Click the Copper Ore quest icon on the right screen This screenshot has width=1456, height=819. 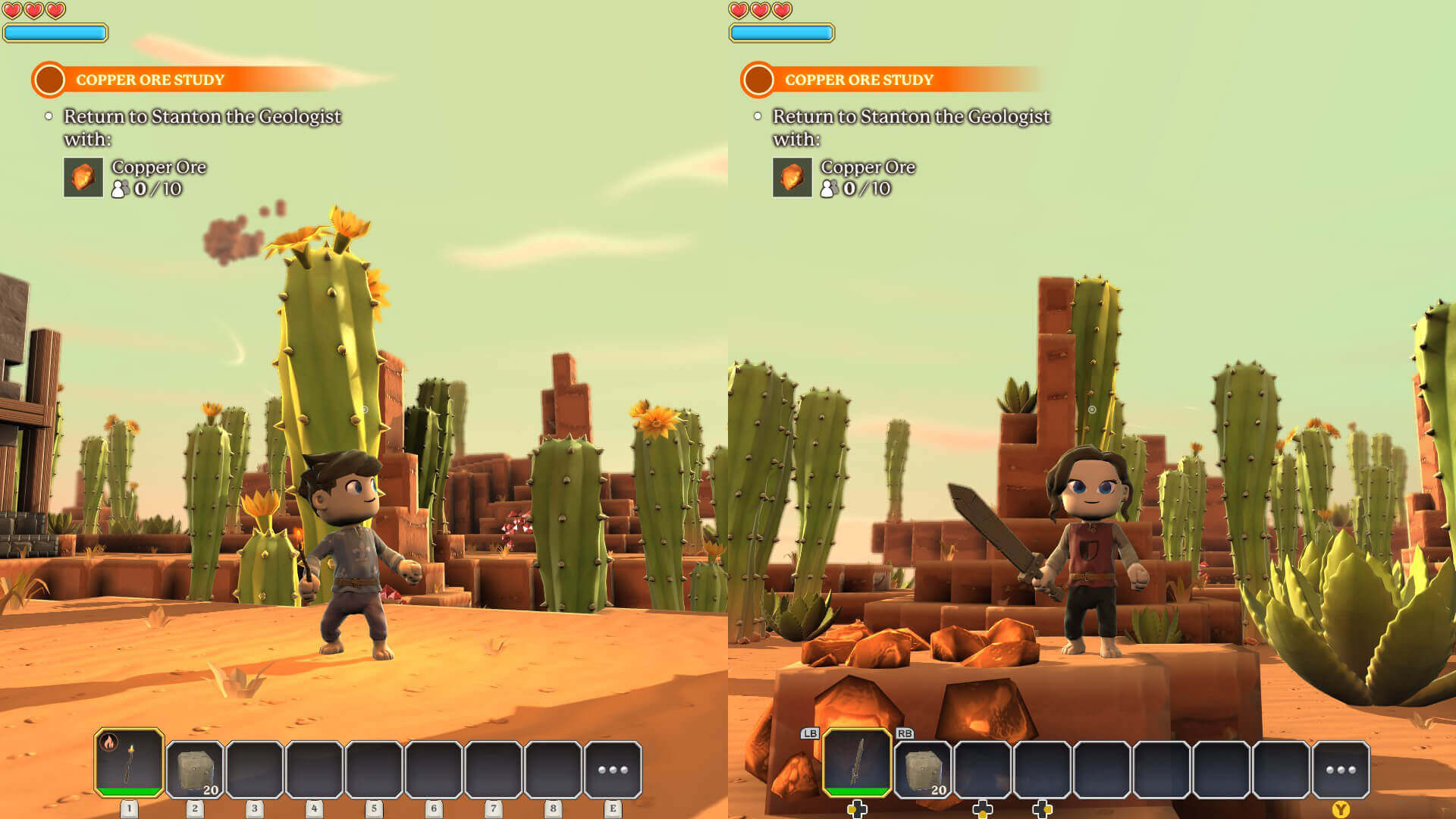tap(792, 177)
